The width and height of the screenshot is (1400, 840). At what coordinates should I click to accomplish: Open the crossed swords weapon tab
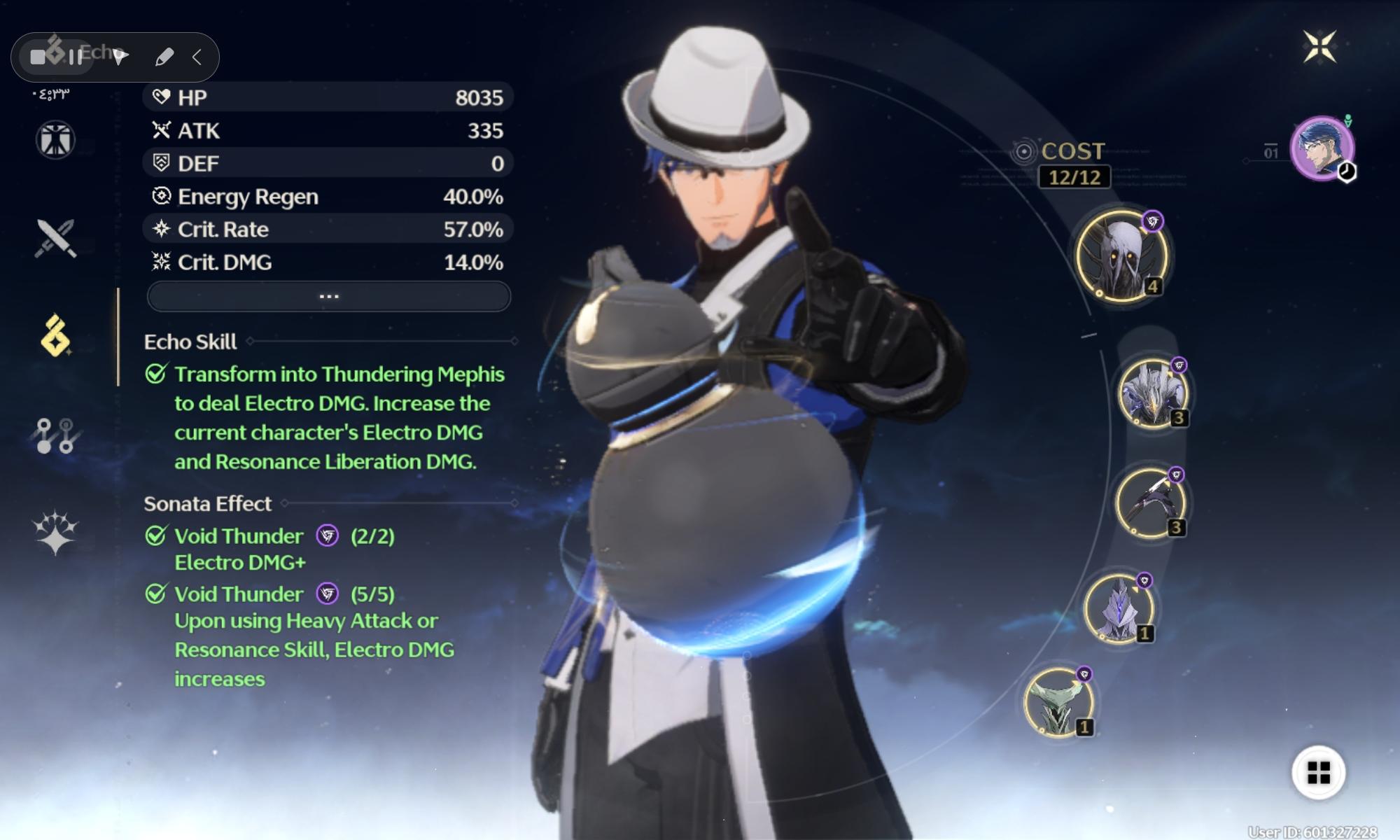[x=55, y=238]
